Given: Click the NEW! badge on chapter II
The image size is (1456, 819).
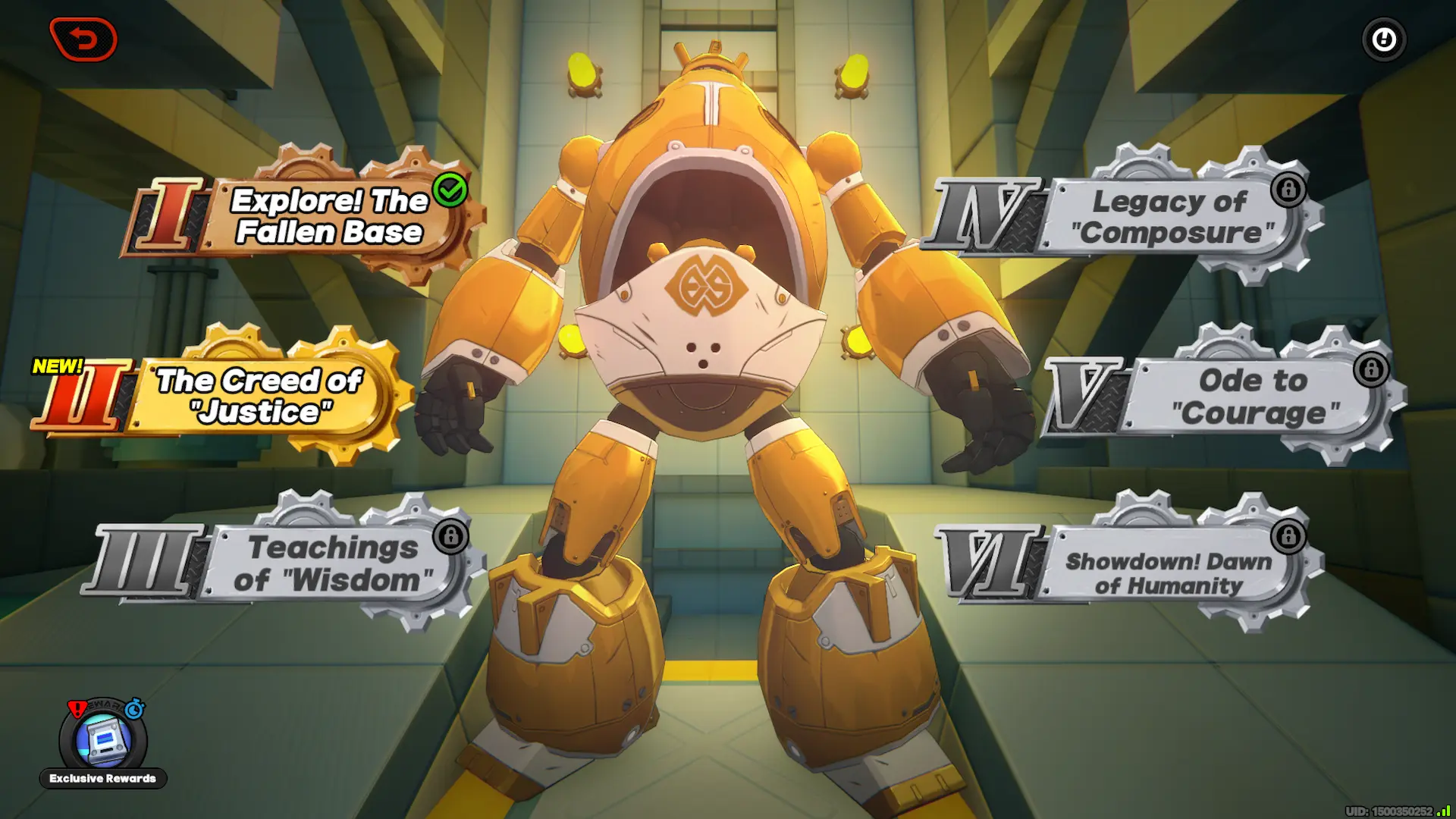Looking at the screenshot, I should click(x=58, y=365).
